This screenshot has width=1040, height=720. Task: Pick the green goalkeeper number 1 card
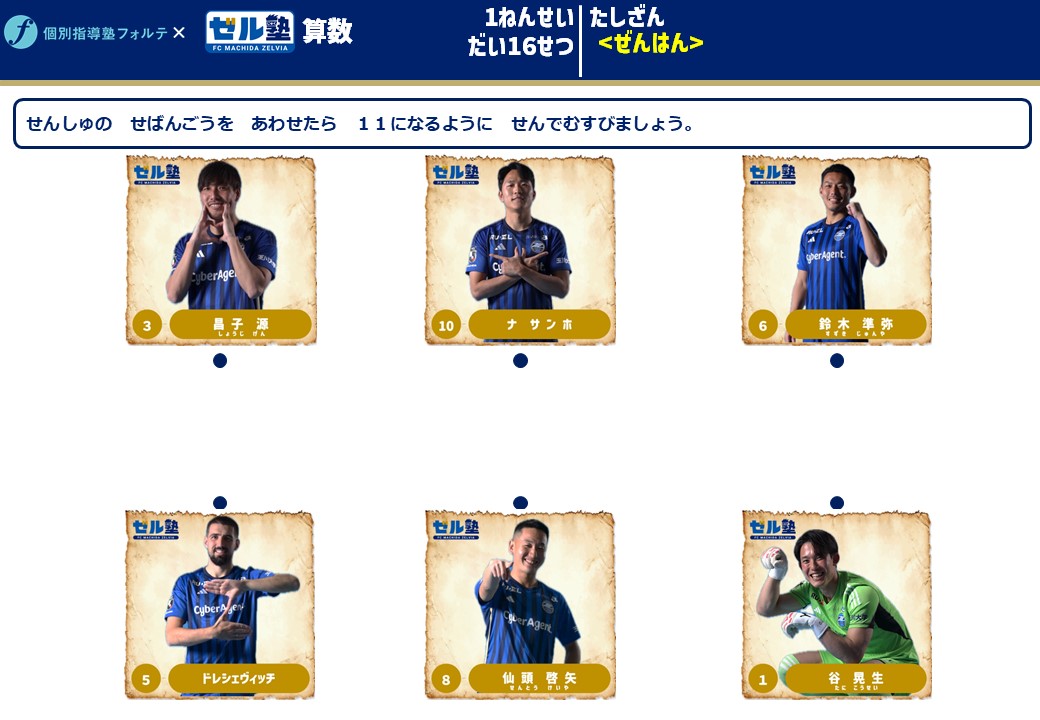[x=837, y=605]
